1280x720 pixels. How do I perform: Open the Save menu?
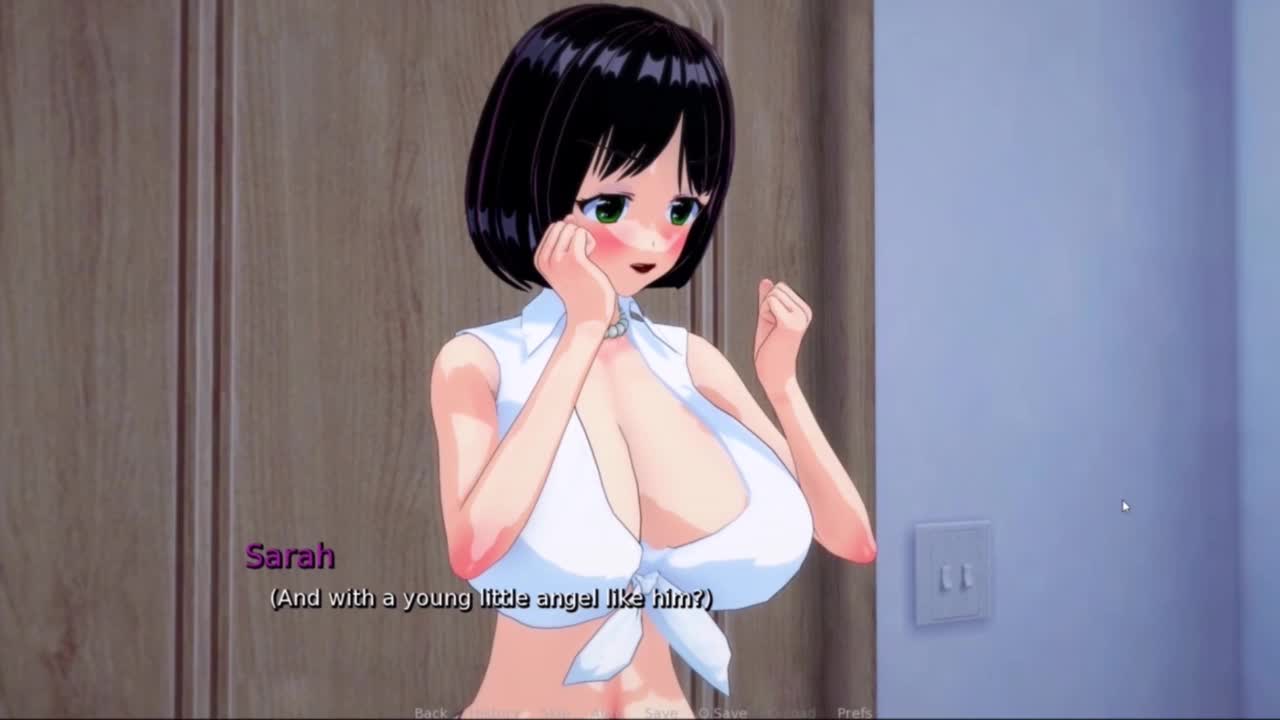click(660, 712)
